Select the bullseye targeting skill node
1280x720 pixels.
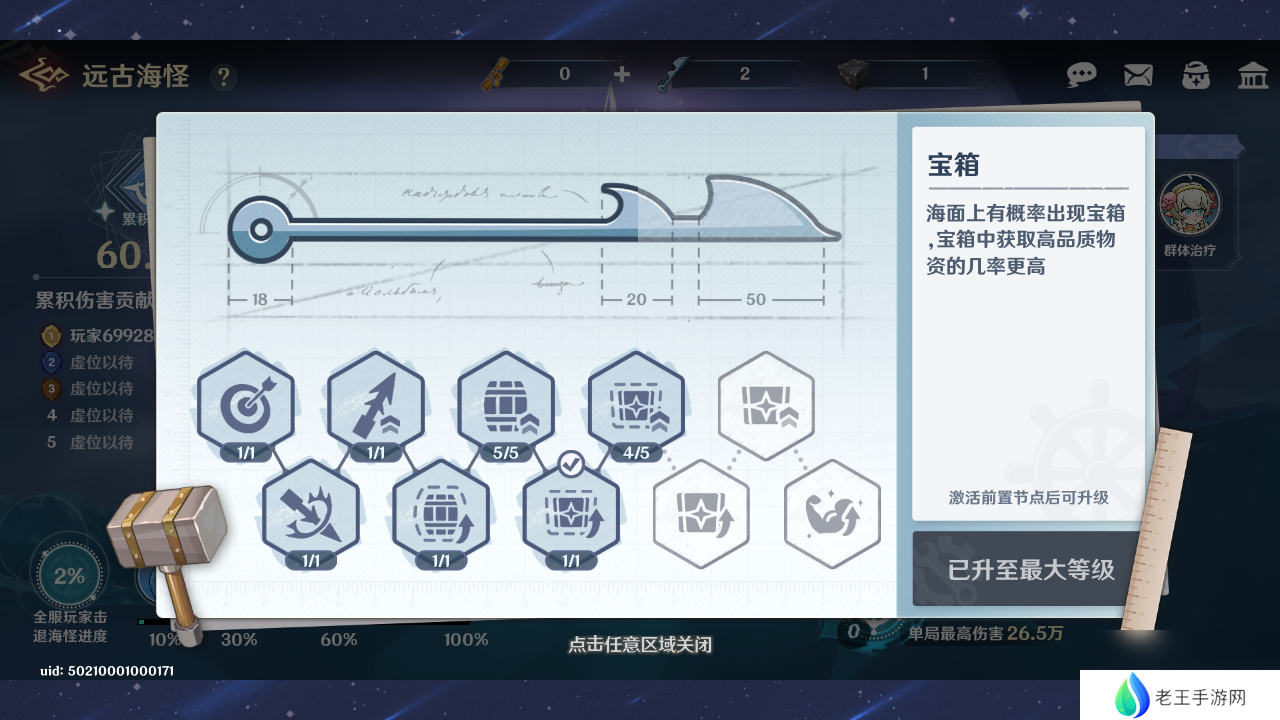(246, 405)
